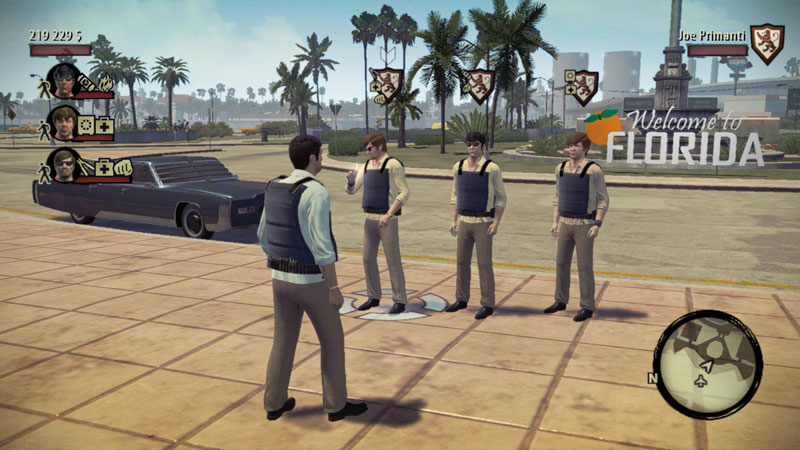
Task: Activate the flame arsonist specialty icon
Action: coord(103,81)
